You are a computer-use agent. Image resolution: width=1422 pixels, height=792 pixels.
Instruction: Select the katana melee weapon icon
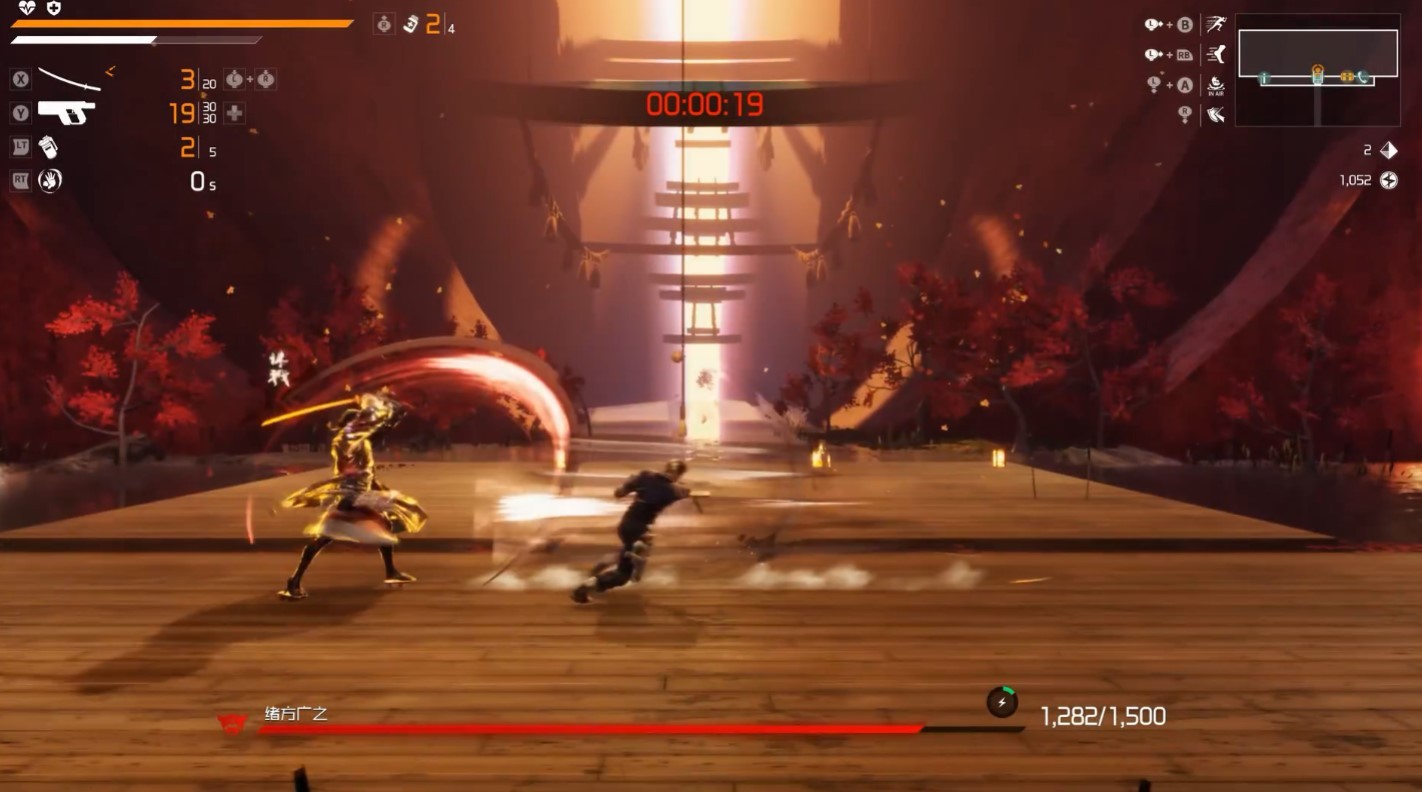tap(69, 78)
